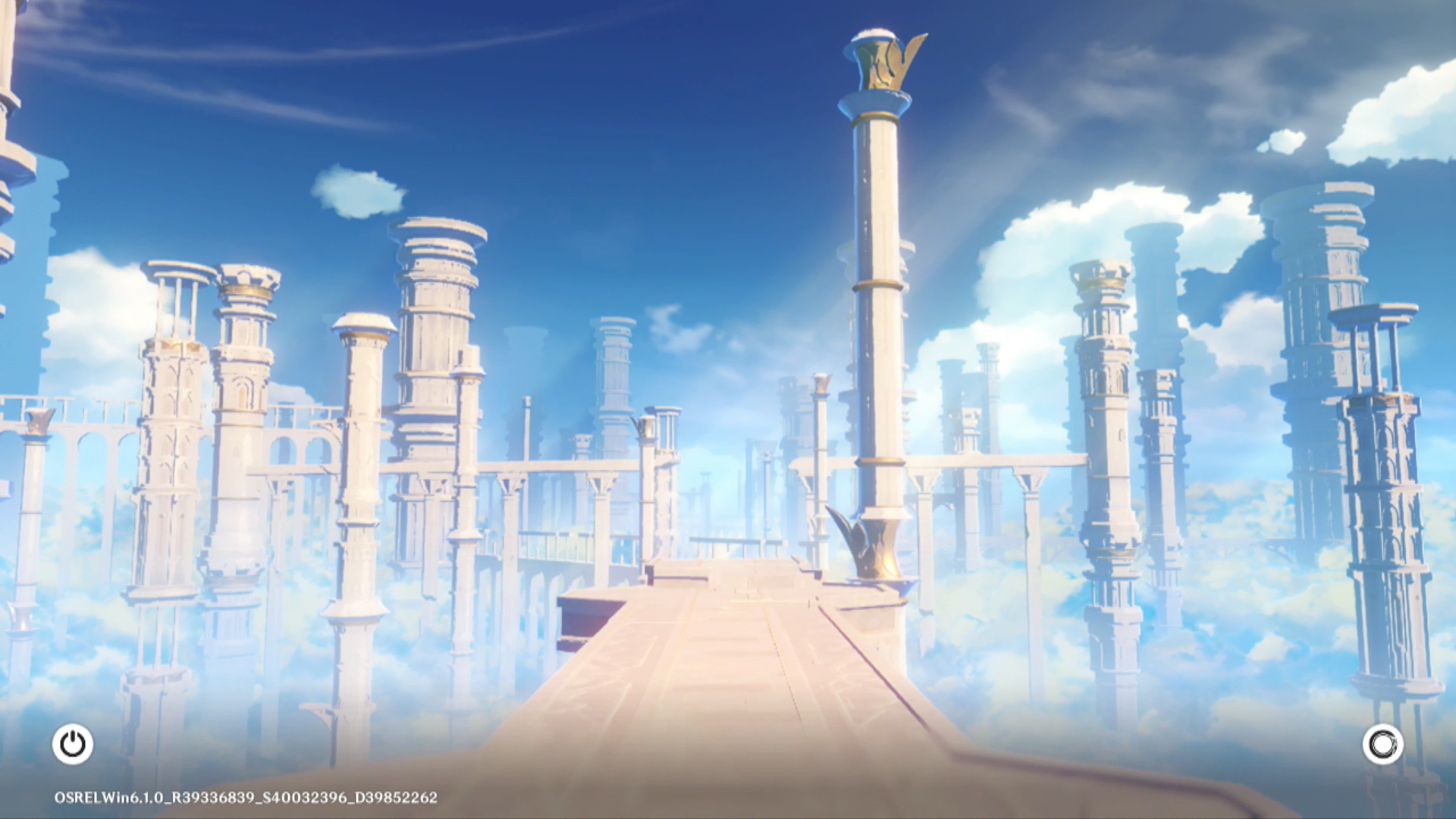Image resolution: width=1456 pixels, height=819 pixels.
Task: Open the circular ring icon button
Action: point(1382,744)
